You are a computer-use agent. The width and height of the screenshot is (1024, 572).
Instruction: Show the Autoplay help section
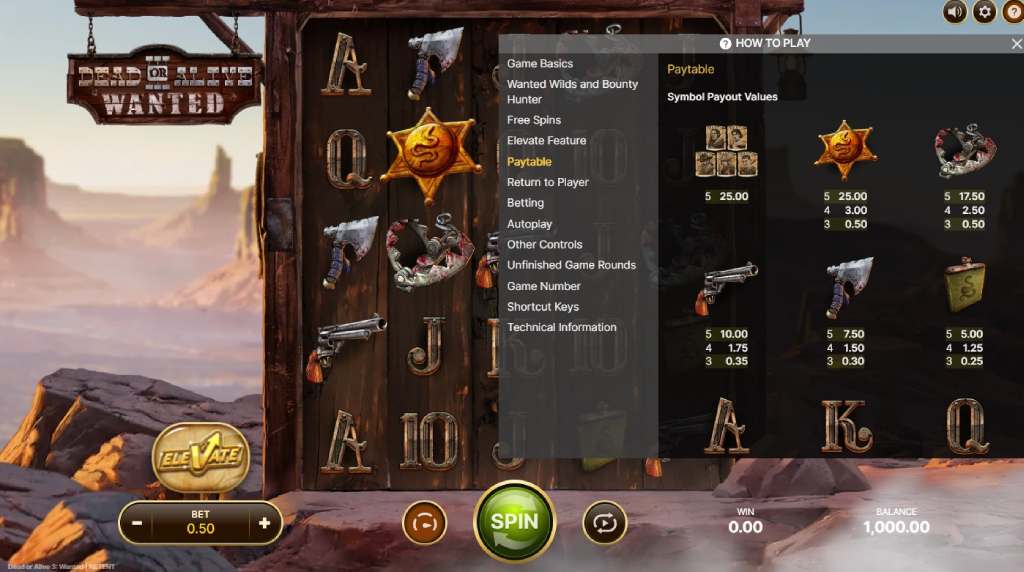529,224
